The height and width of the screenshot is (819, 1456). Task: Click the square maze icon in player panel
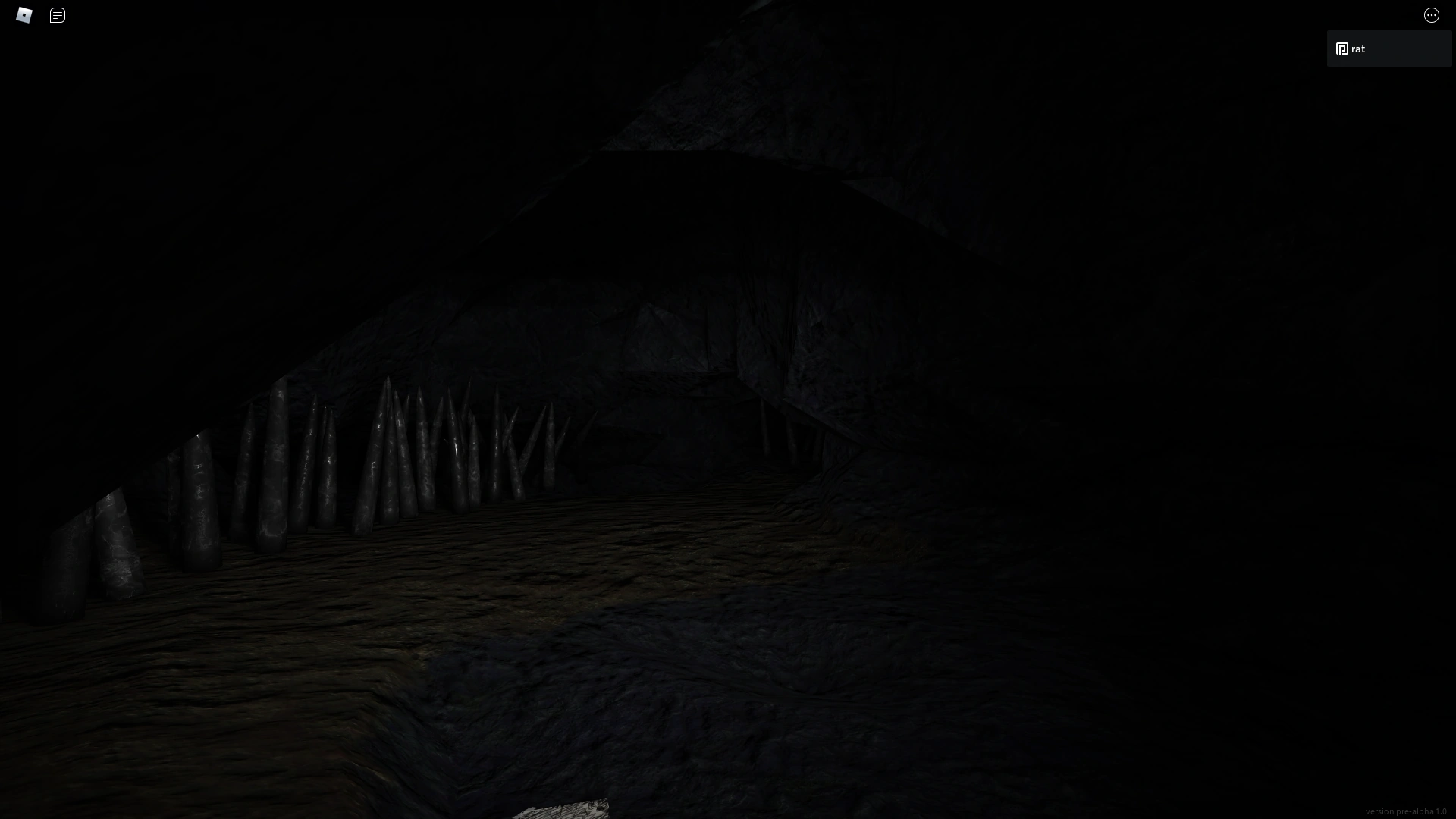click(1341, 48)
